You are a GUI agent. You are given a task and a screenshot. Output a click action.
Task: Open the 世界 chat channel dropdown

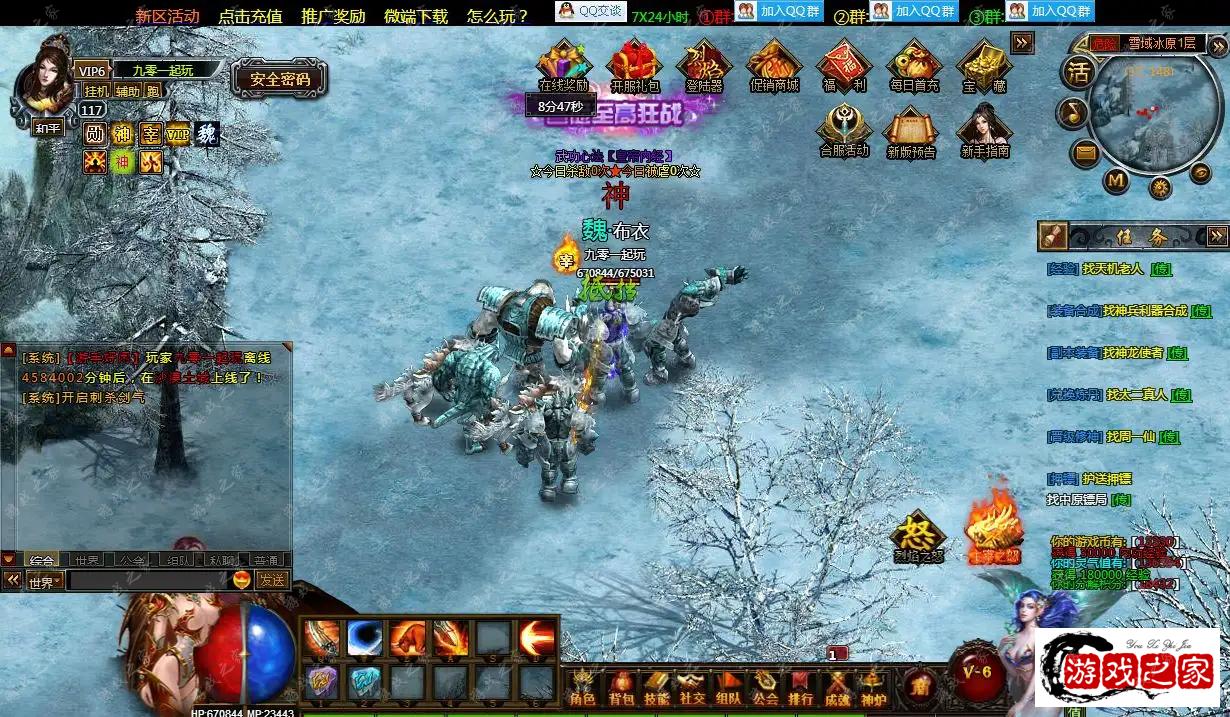[45, 581]
